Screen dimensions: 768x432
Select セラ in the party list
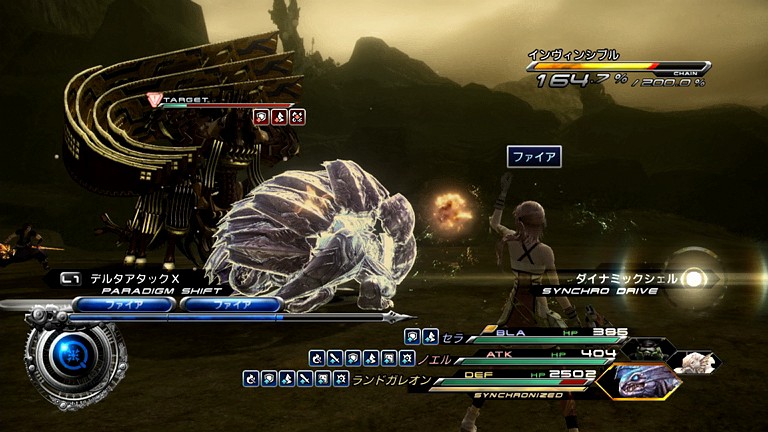pyautogui.click(x=456, y=337)
